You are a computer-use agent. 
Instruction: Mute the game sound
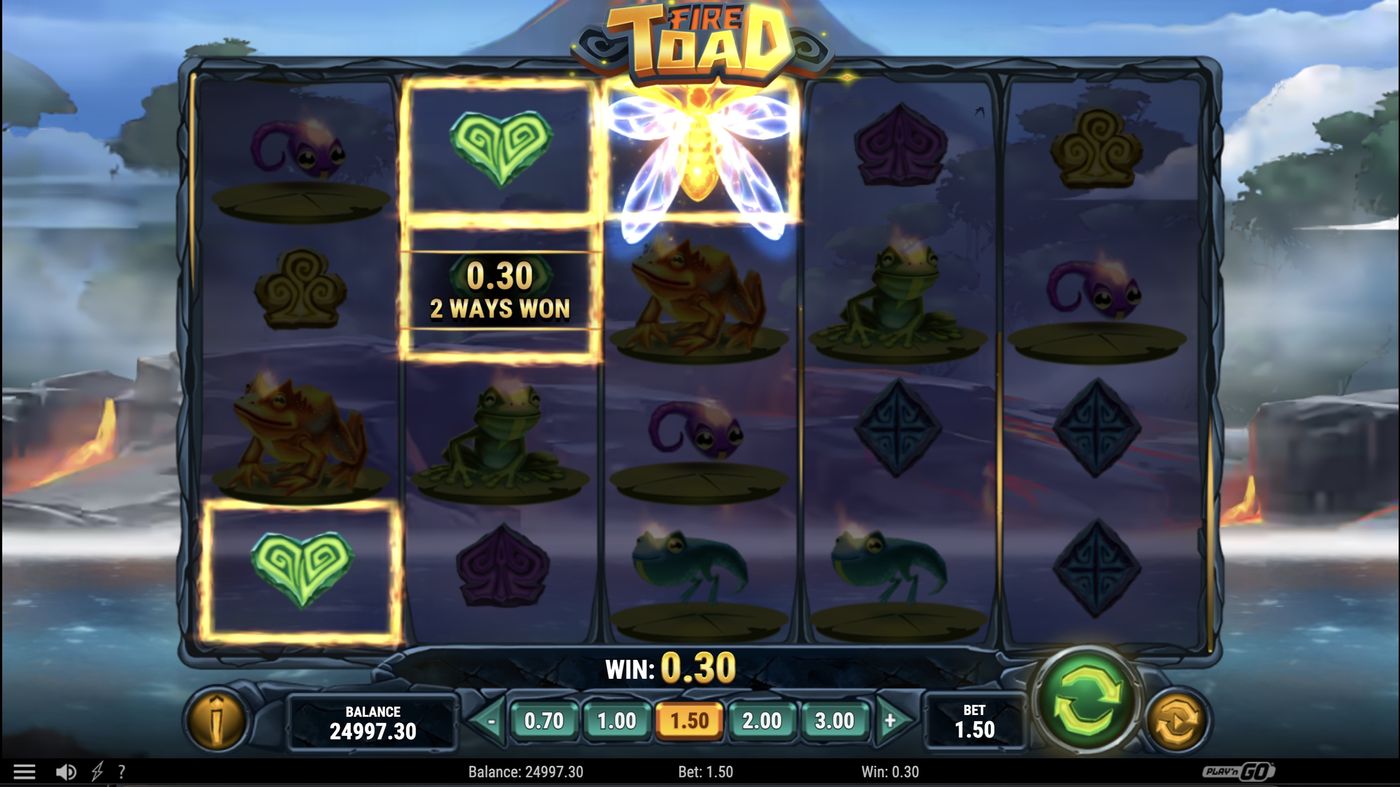pos(64,771)
